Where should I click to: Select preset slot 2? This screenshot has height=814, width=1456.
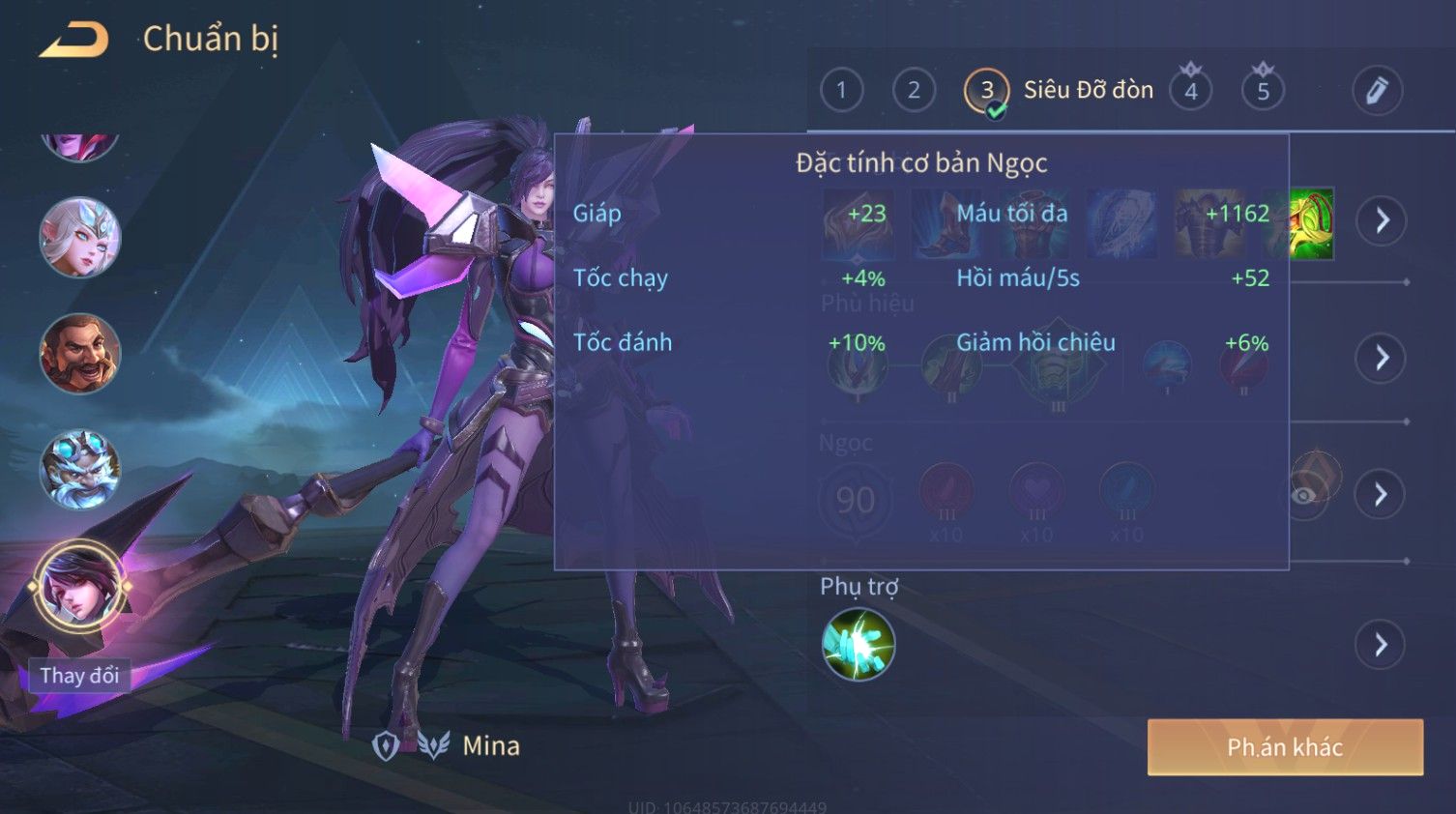(x=914, y=91)
